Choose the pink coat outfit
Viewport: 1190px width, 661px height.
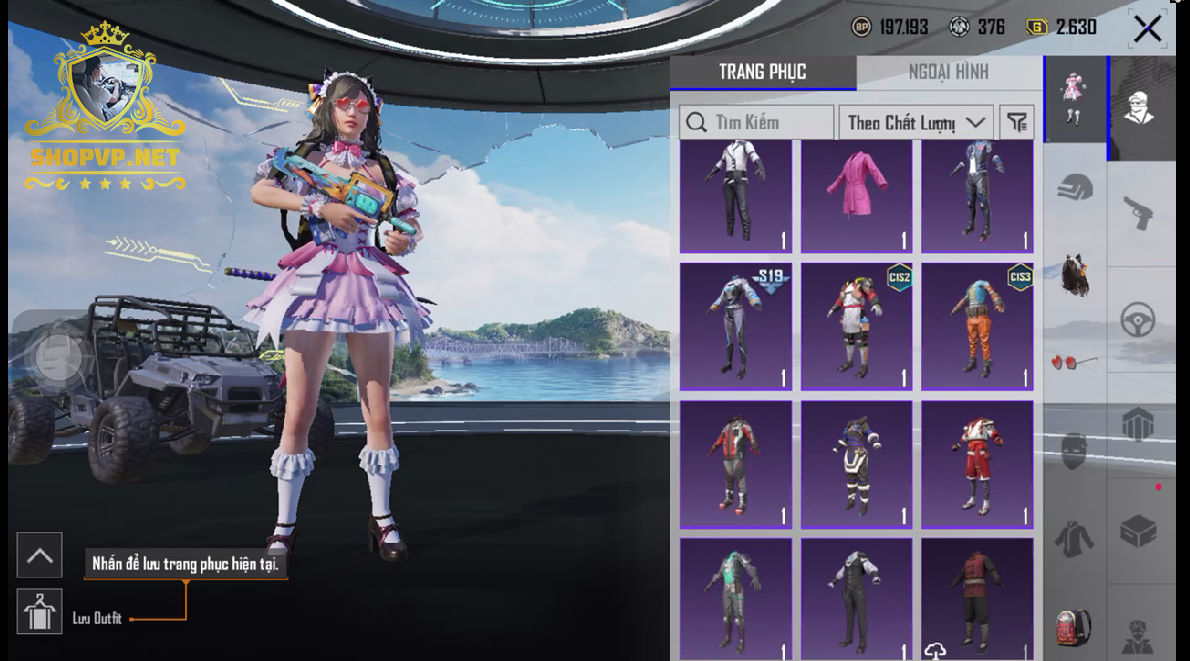857,196
